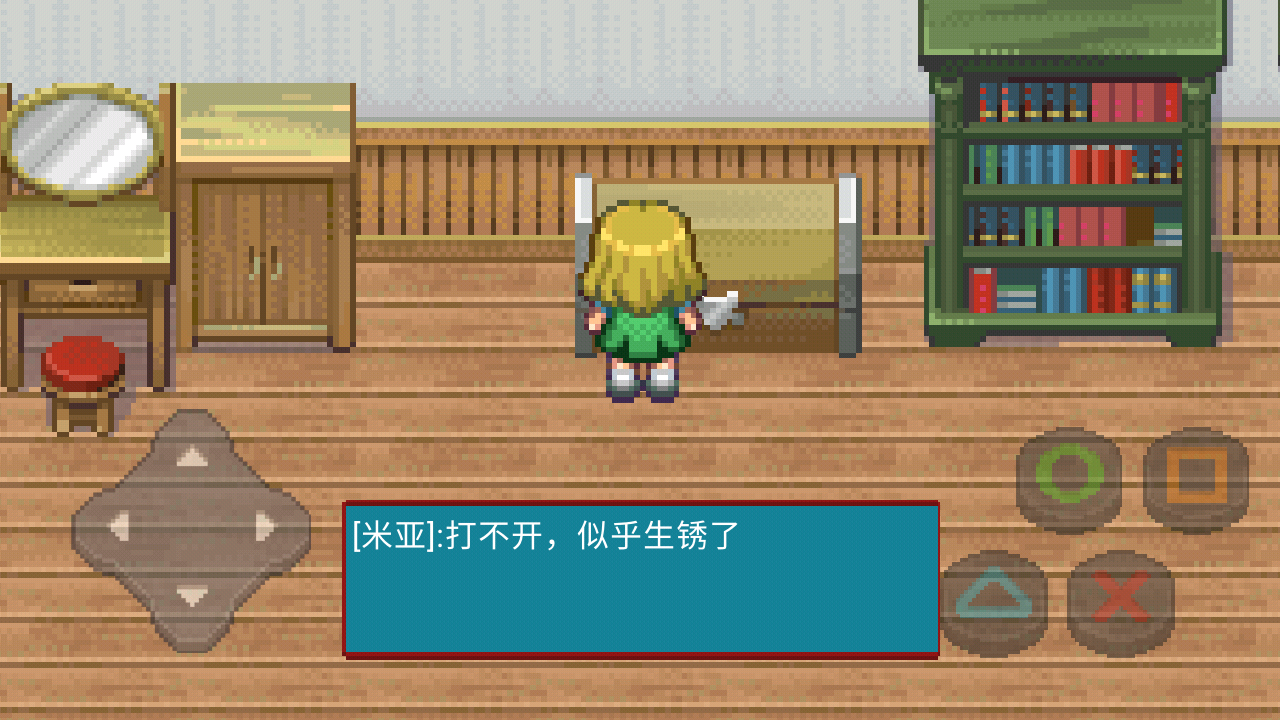
Task: Tap the dialogue box to continue Mia's message
Action: 640,580
